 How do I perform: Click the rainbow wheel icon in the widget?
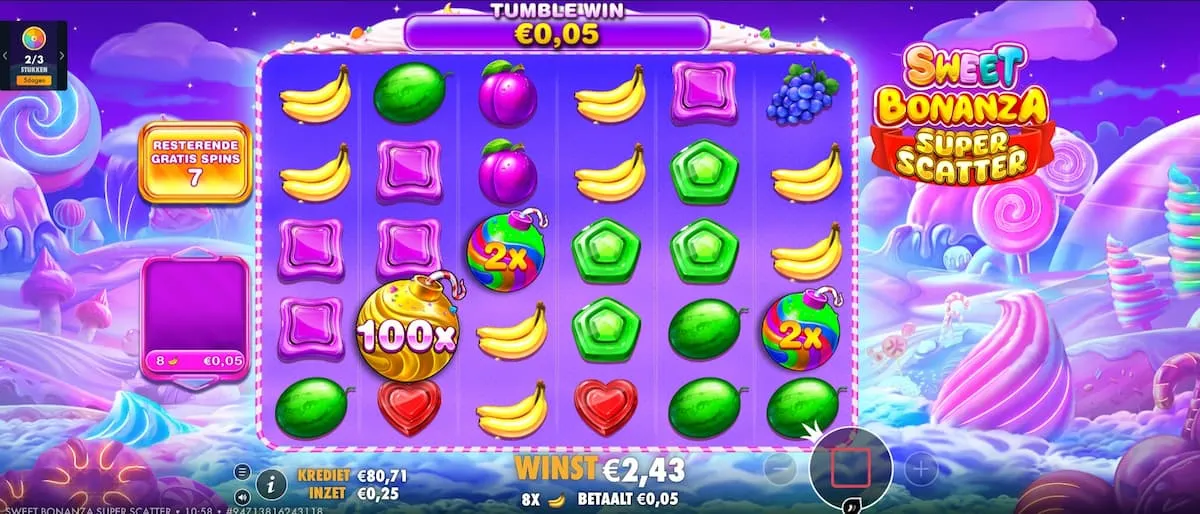coord(33,40)
